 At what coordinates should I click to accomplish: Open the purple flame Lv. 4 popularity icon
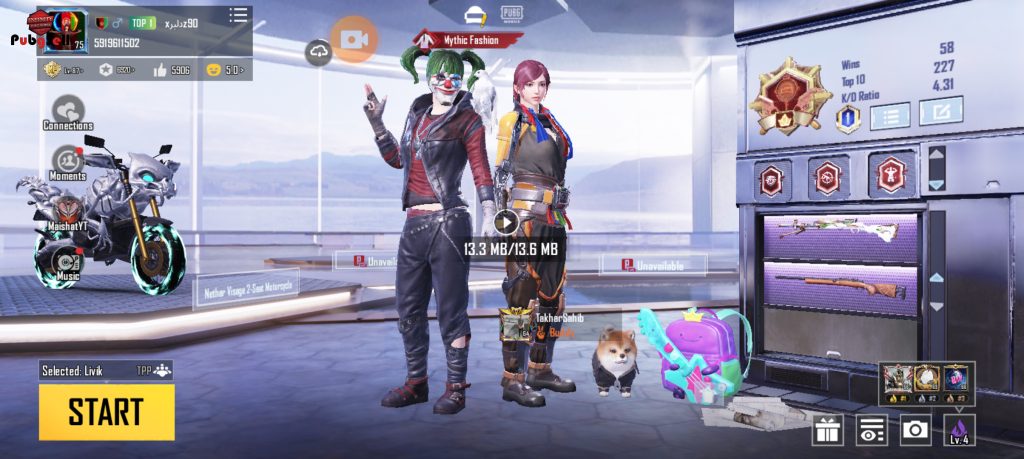click(x=958, y=430)
